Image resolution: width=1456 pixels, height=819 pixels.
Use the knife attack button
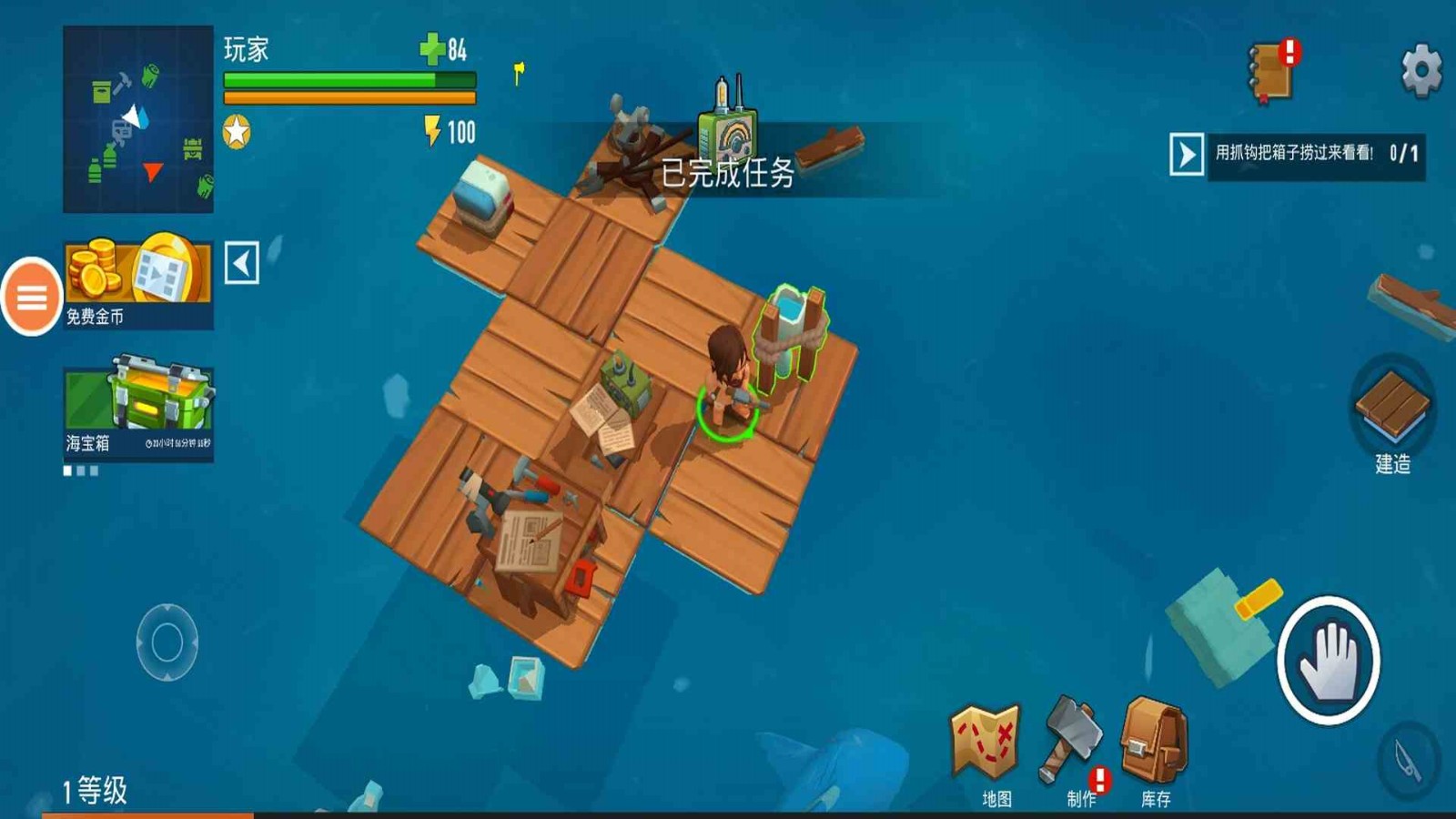1410,759
